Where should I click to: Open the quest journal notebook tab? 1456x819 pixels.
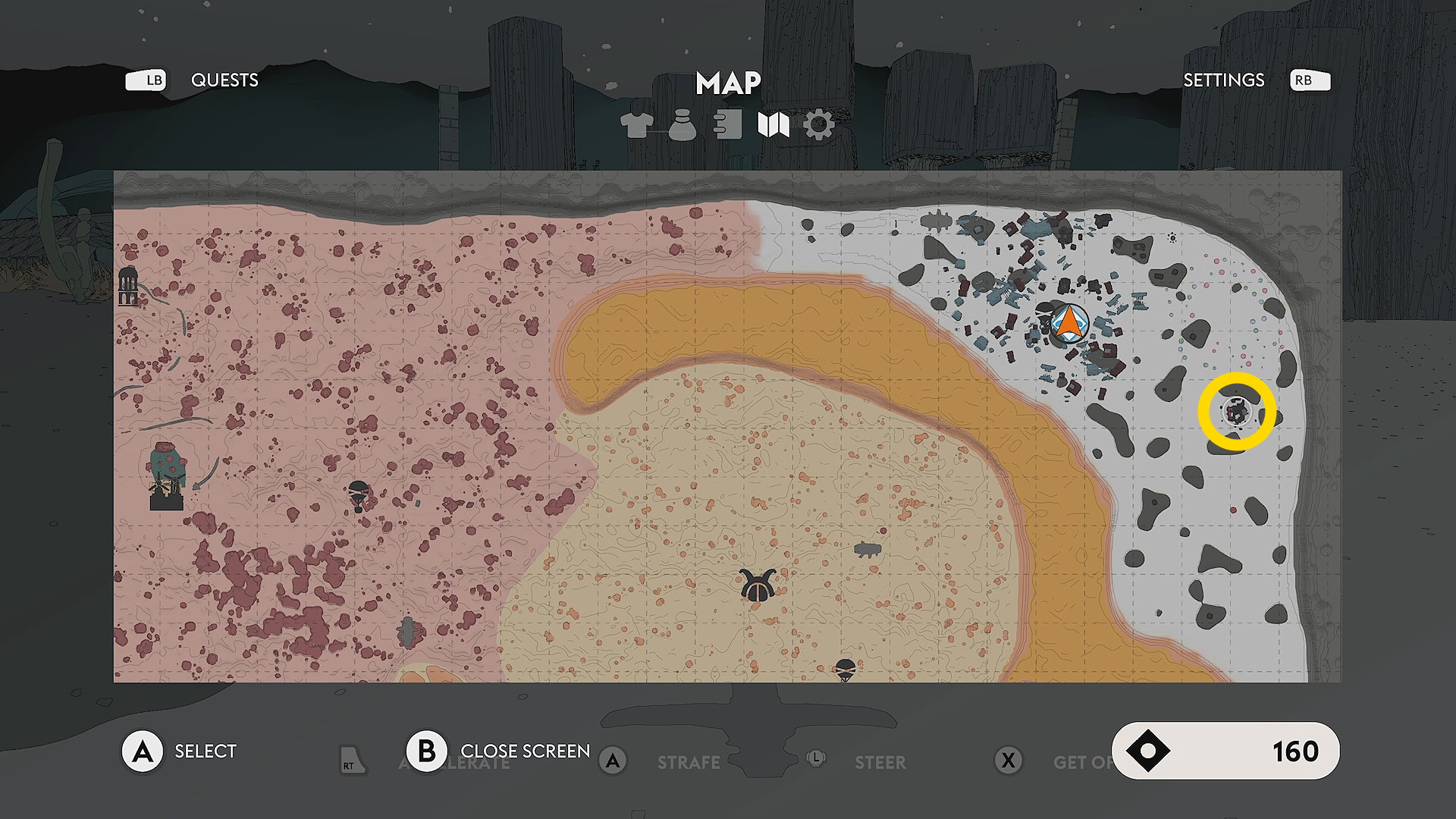728,125
